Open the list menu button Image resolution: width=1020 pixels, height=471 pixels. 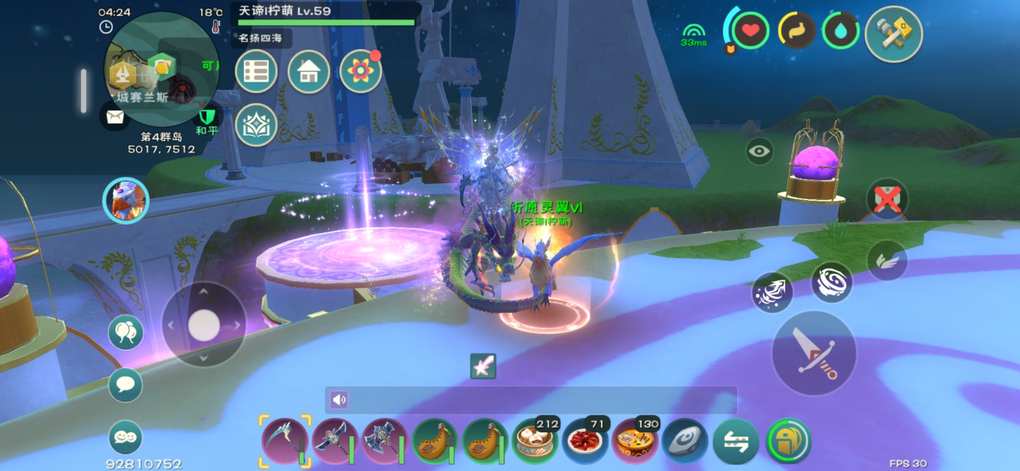coord(257,72)
